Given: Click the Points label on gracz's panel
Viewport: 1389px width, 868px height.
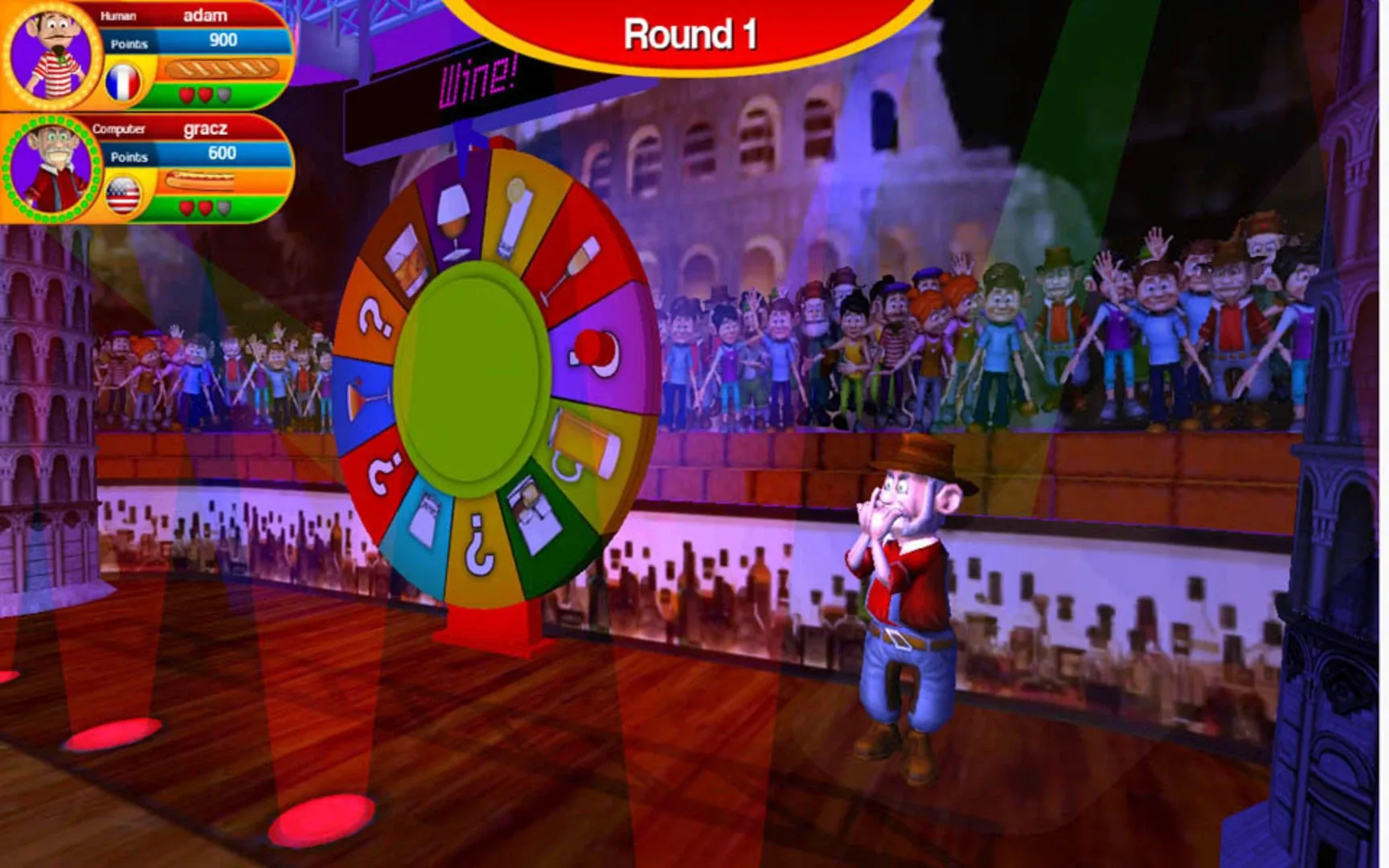Looking at the screenshot, I should click(129, 158).
